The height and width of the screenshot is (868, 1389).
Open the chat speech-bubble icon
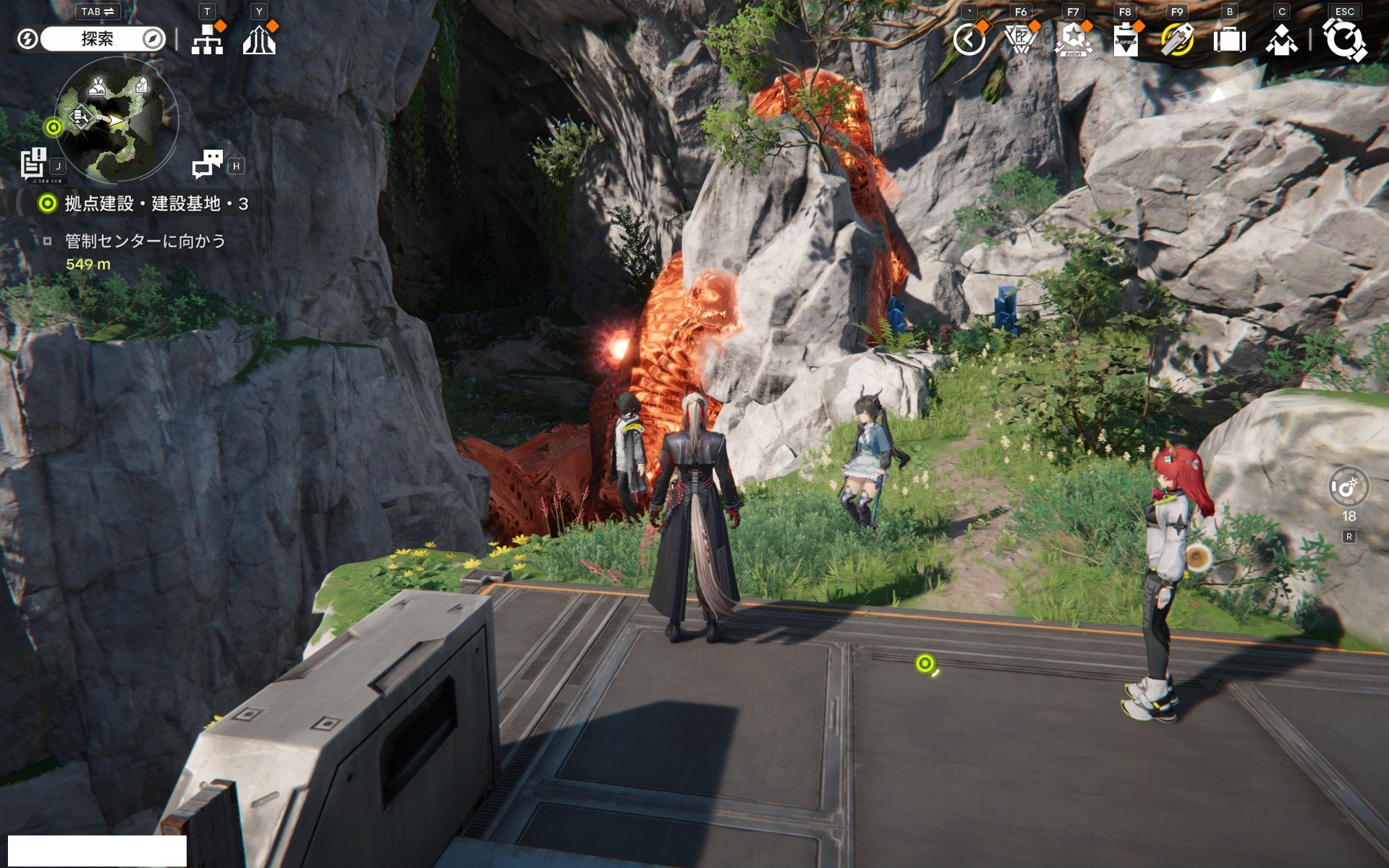208,164
